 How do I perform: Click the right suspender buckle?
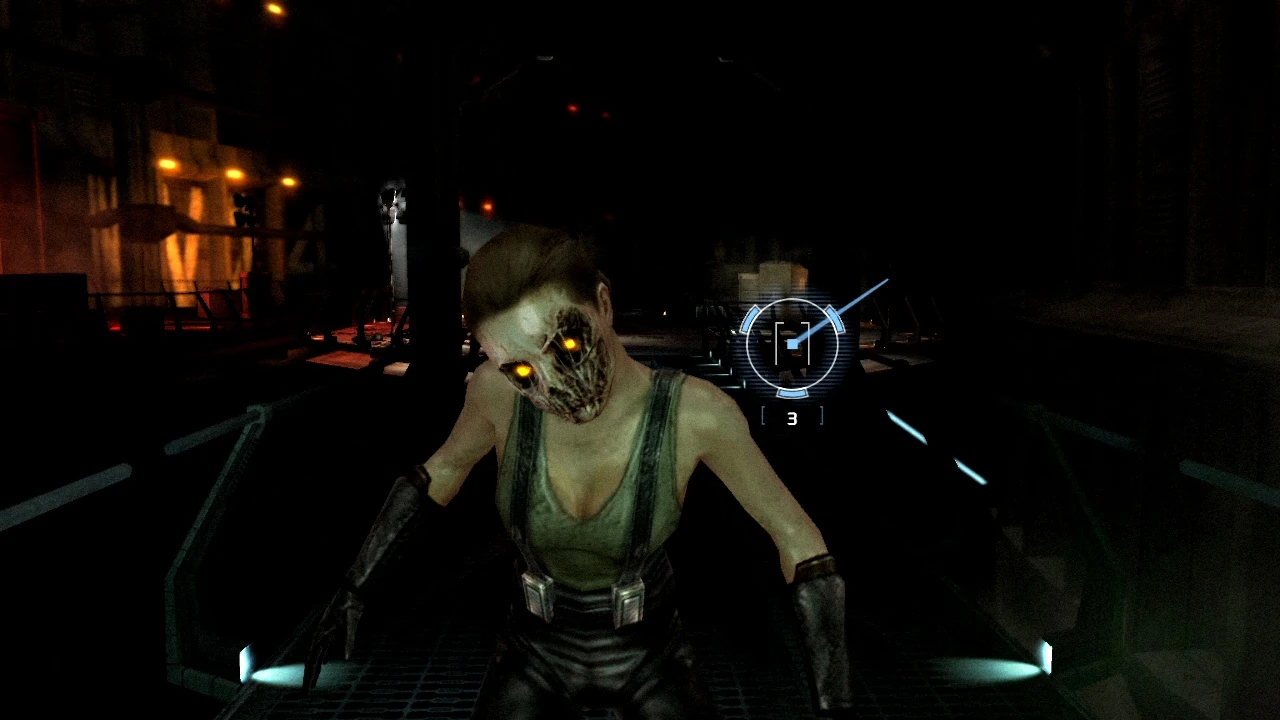point(627,600)
